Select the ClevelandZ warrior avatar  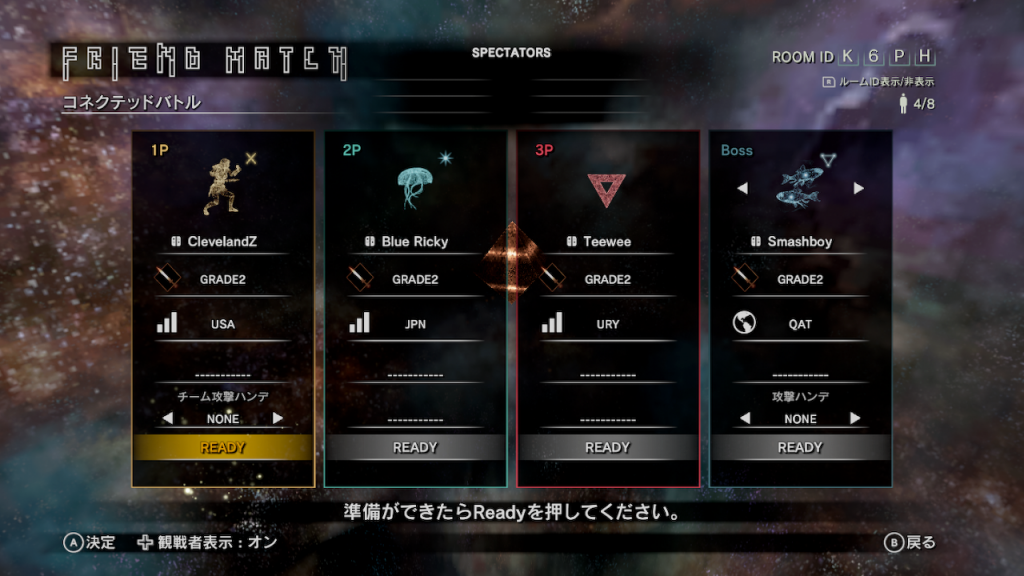tap(223, 187)
